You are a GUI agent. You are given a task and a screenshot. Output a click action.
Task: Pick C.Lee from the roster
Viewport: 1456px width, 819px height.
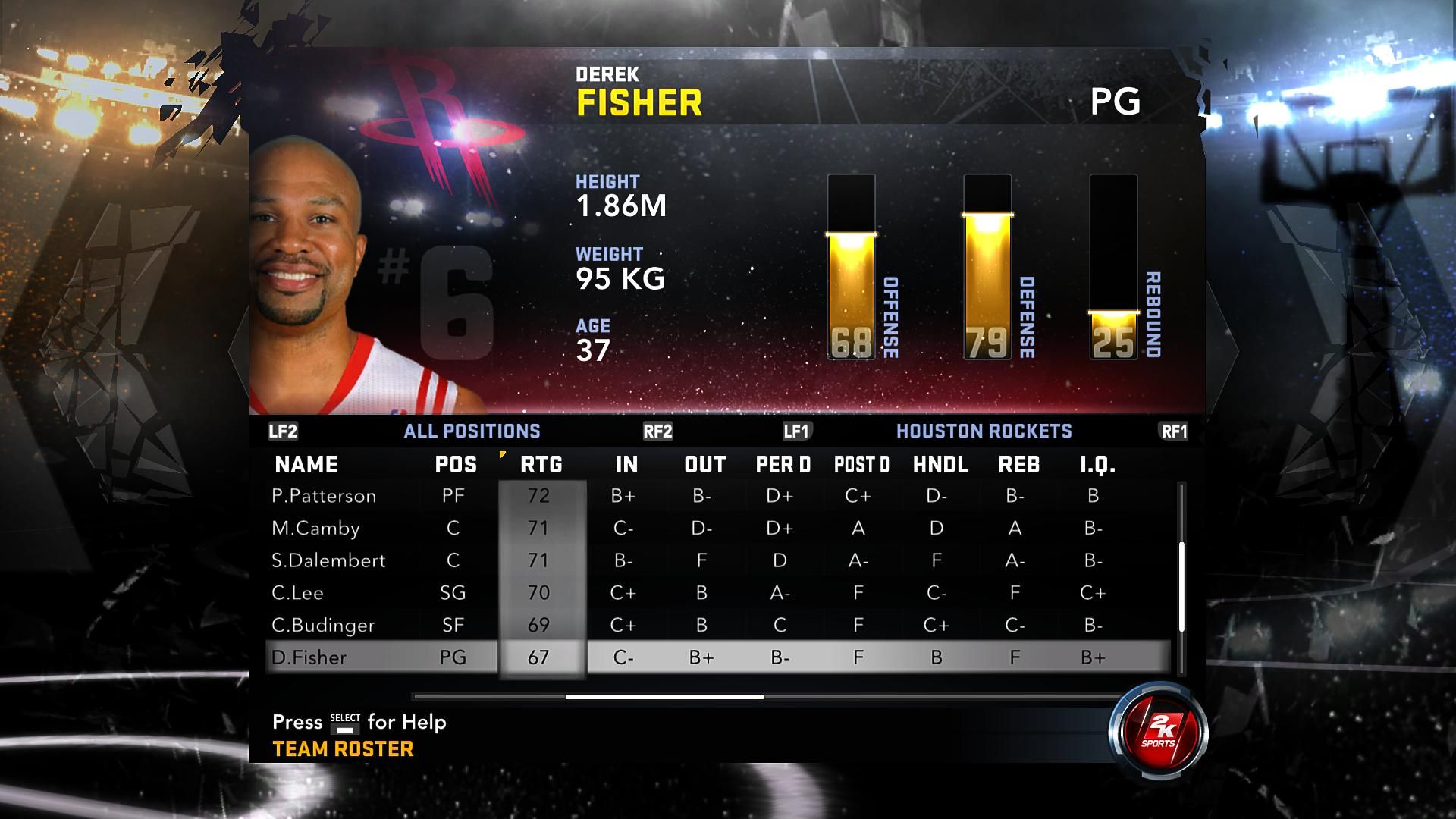point(297,593)
